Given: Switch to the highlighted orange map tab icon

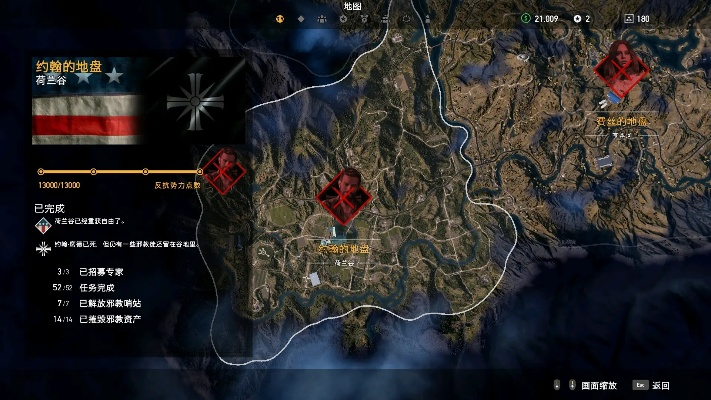Looking at the screenshot, I should pyautogui.click(x=279, y=19).
